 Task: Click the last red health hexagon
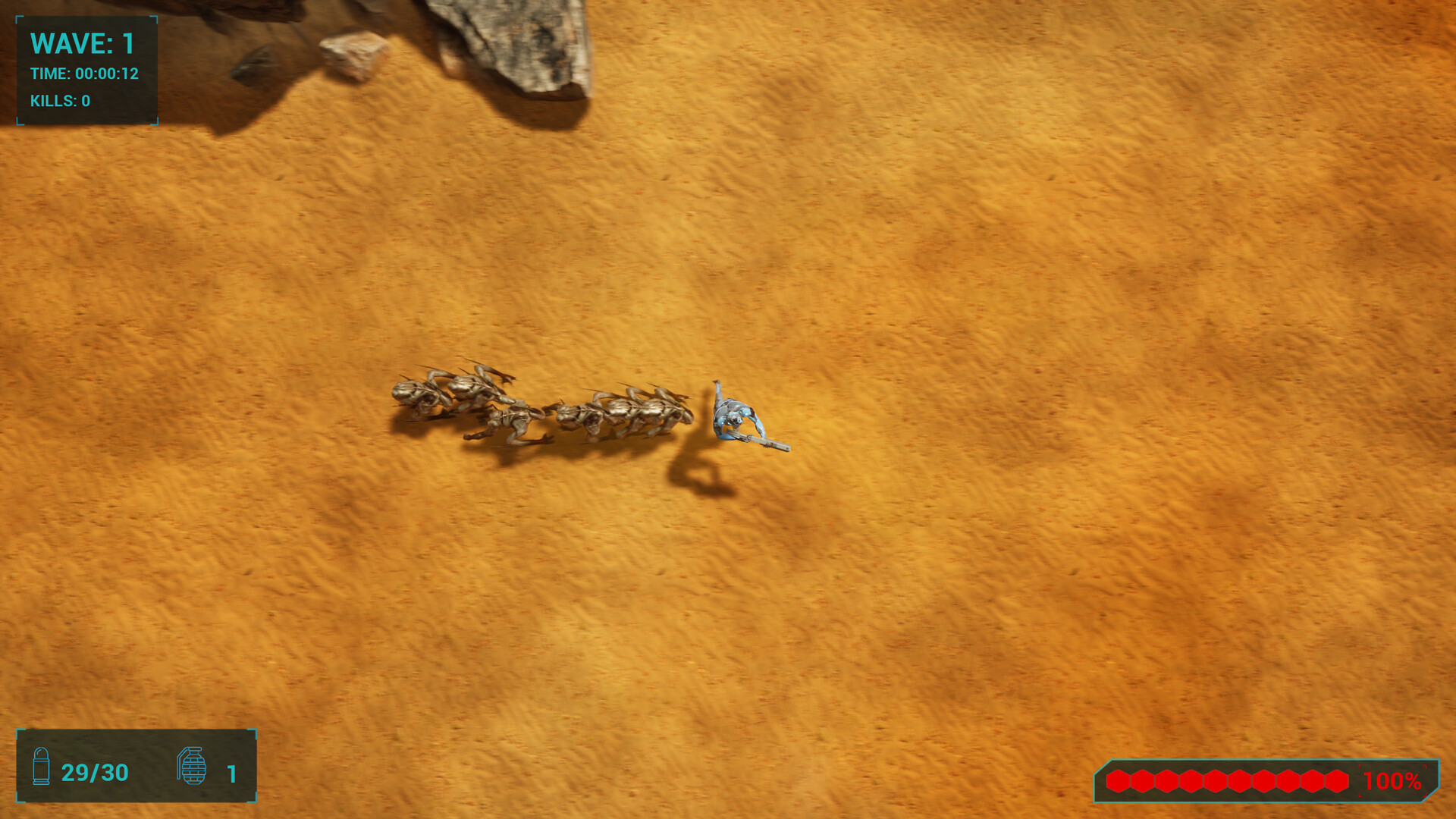tap(1336, 780)
